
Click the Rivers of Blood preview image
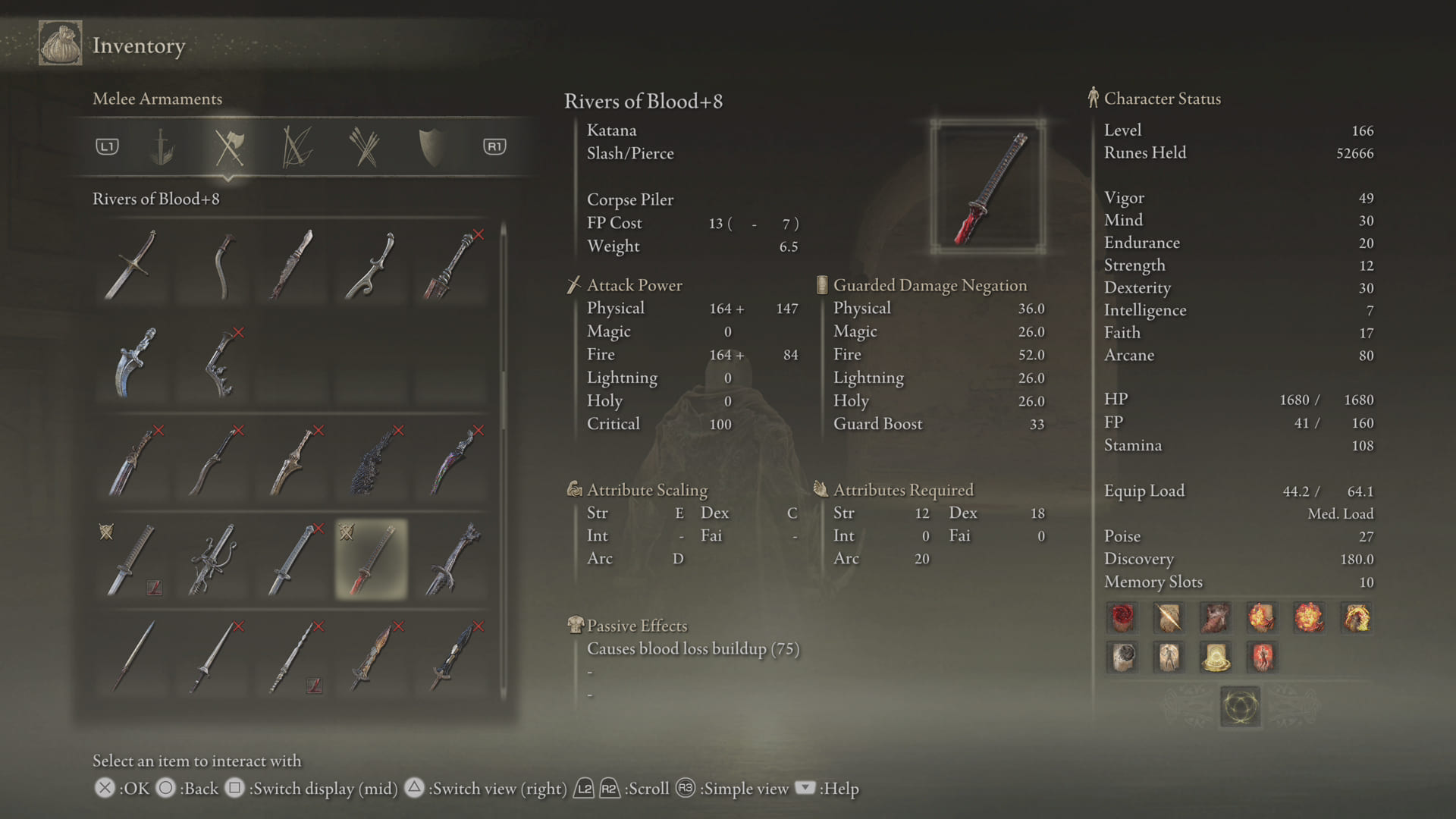[988, 187]
